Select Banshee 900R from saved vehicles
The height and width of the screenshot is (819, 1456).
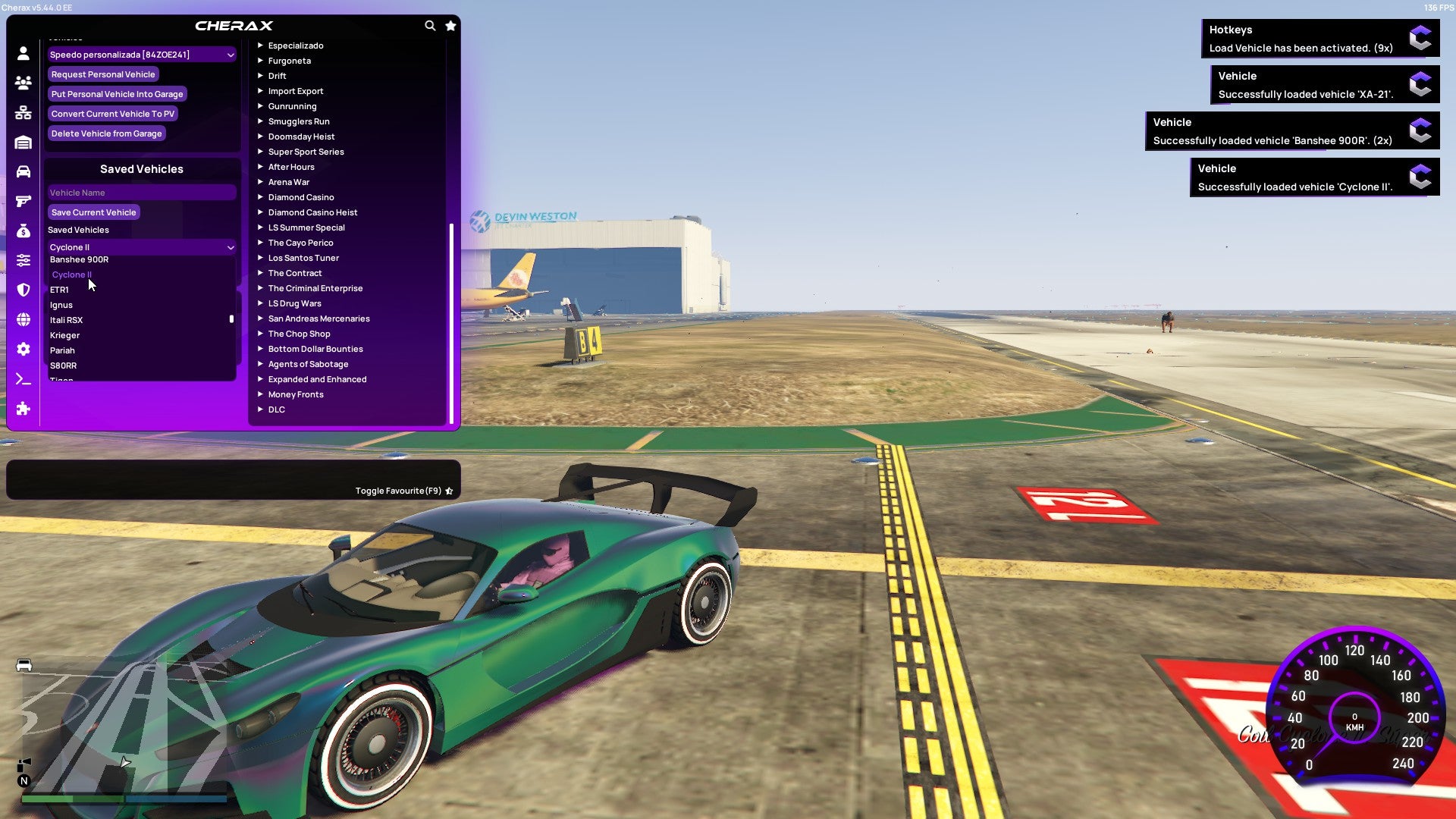tap(78, 259)
